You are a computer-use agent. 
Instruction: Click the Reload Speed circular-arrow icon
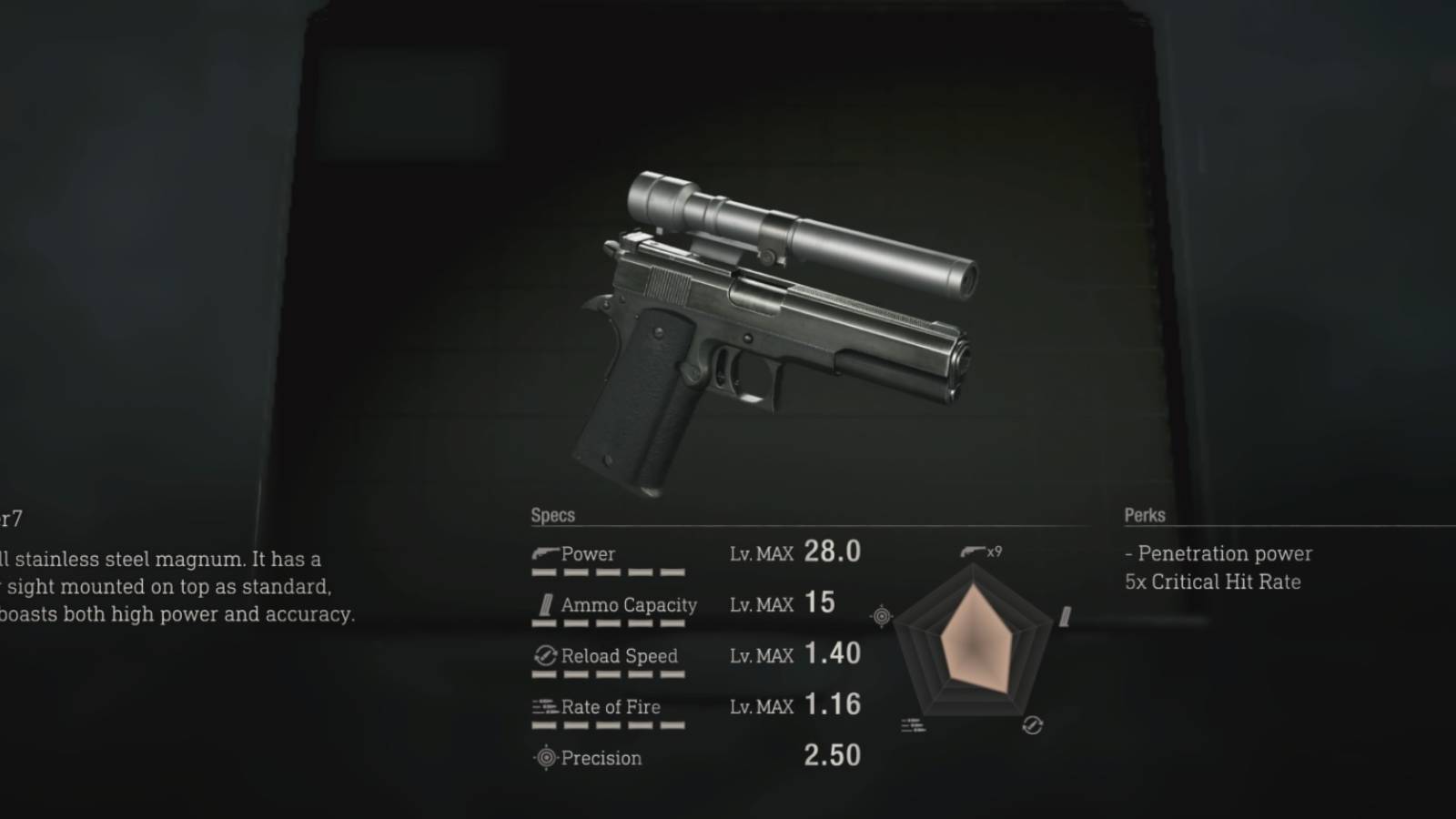click(546, 655)
